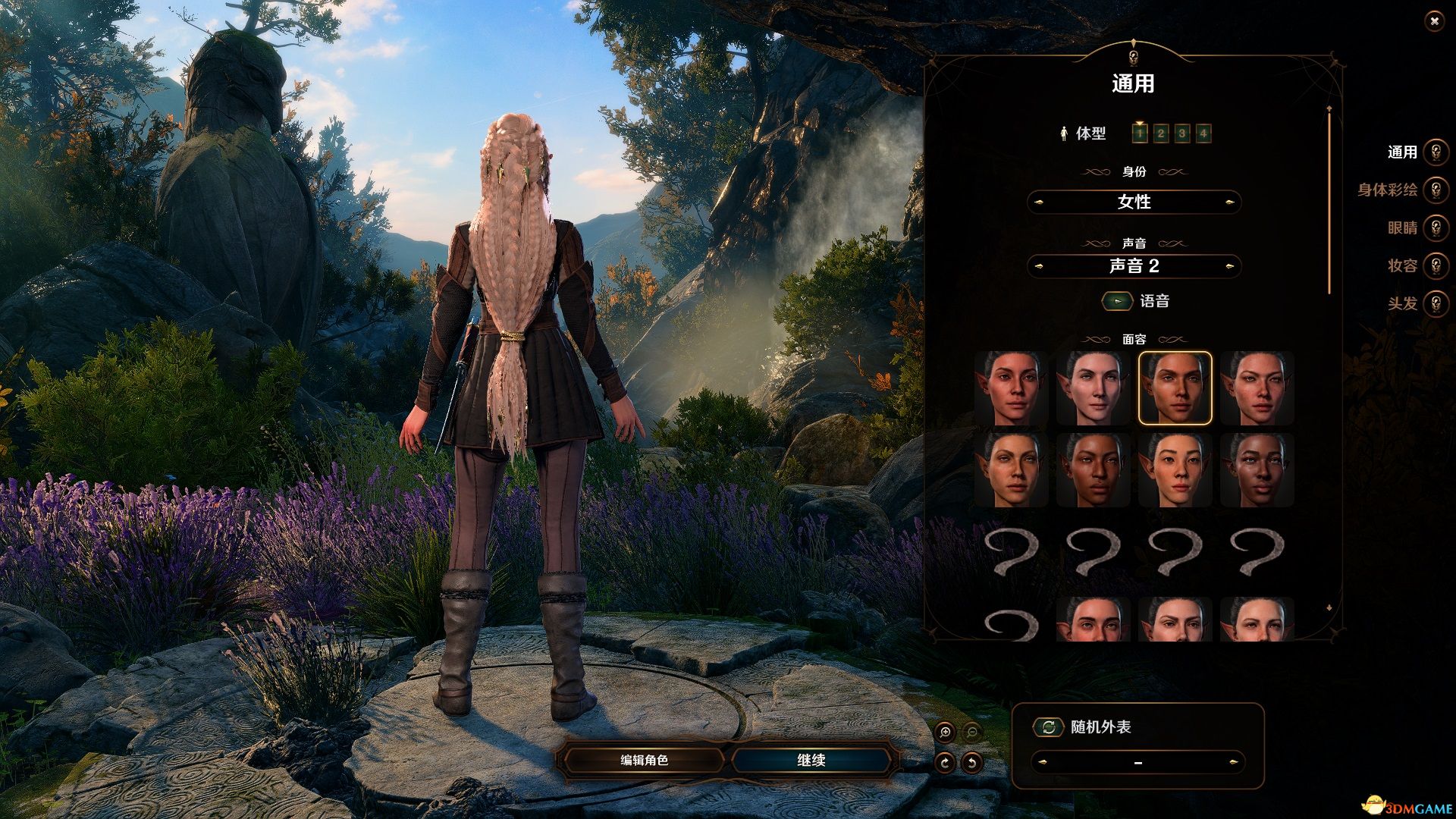Switch identity to next option after 女性
Image resolution: width=1456 pixels, height=819 pixels.
point(1229,202)
